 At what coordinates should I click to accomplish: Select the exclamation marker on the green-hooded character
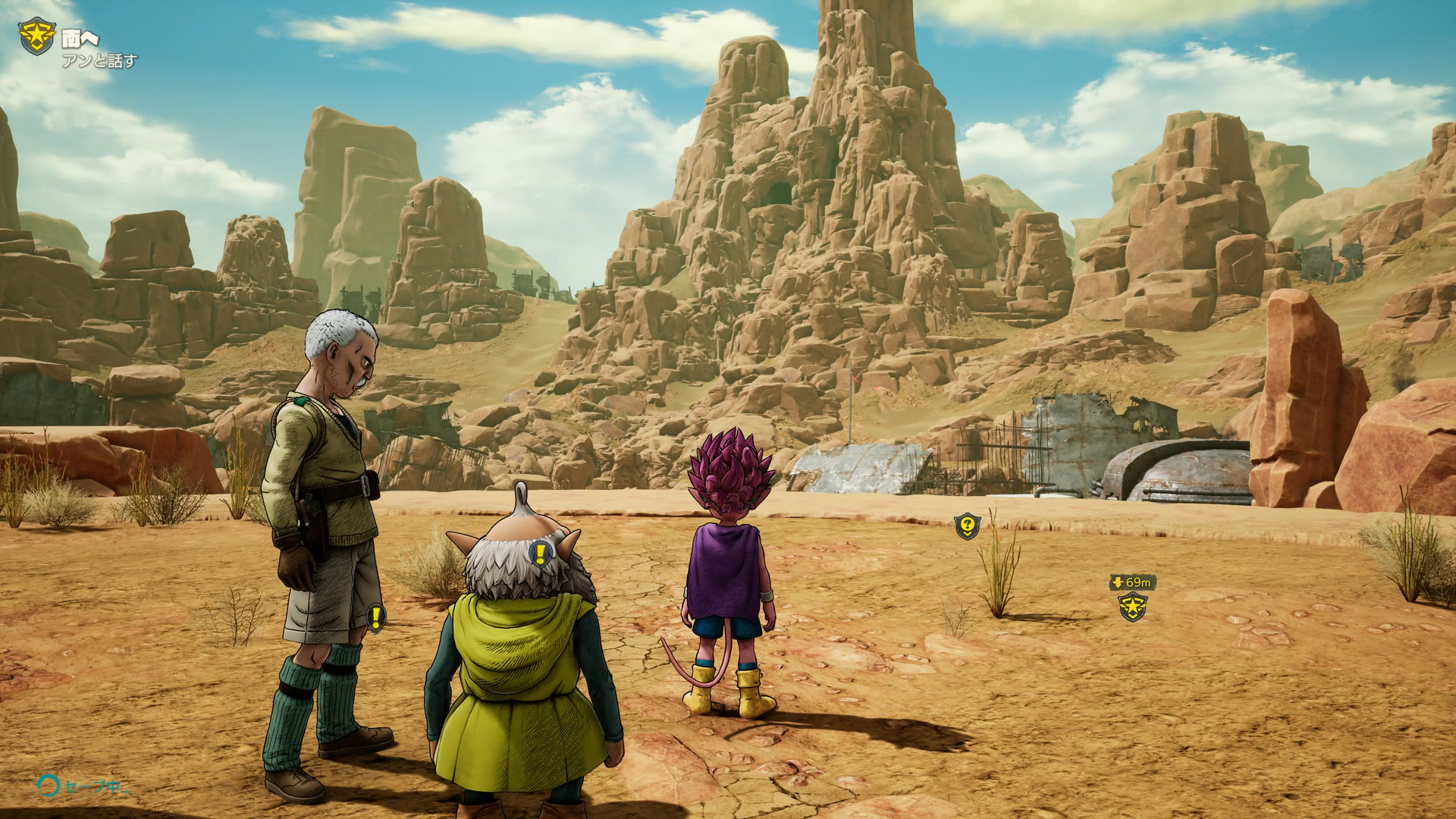click(x=540, y=554)
